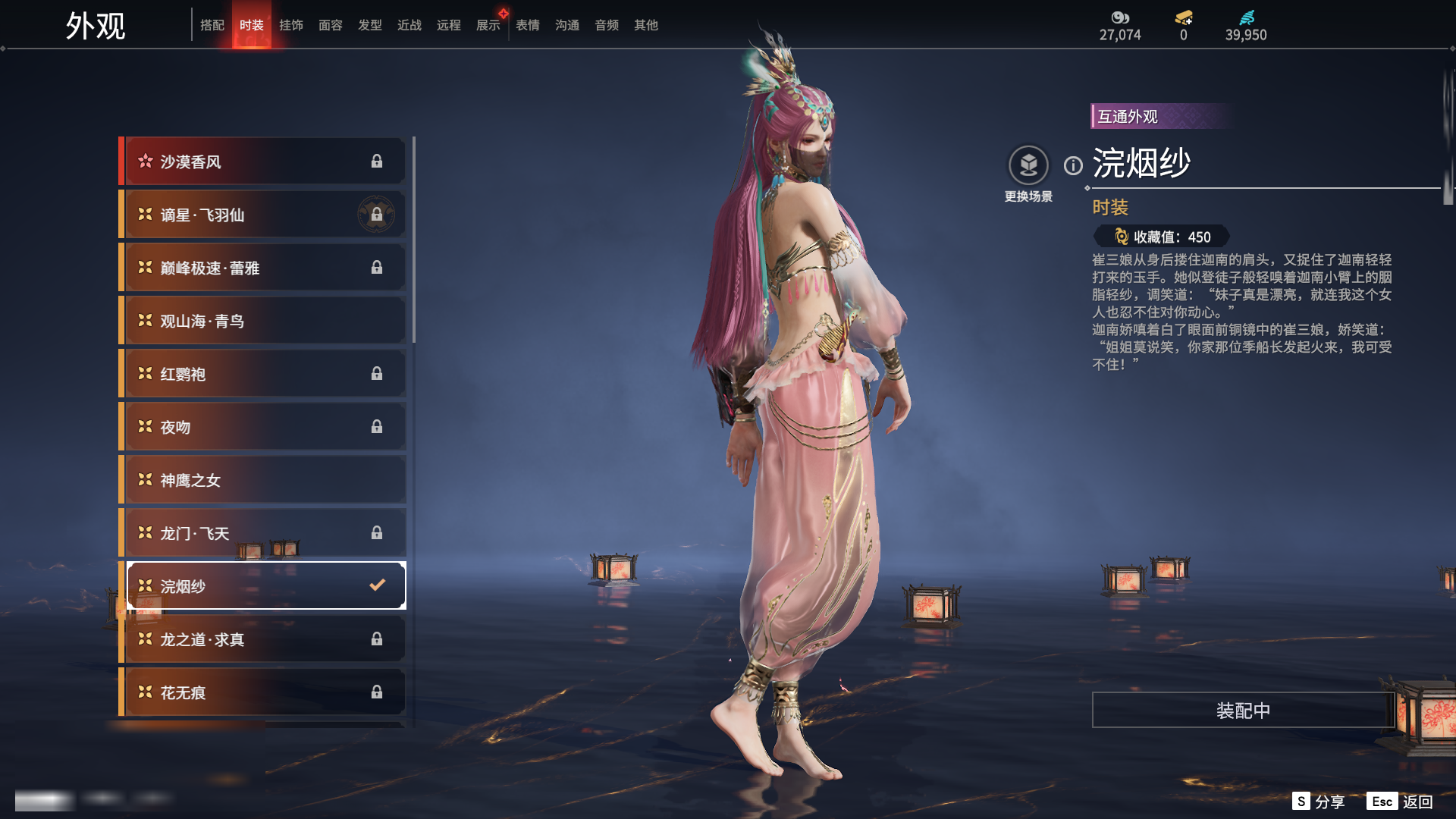Open the 近战 melee tab
The width and height of the screenshot is (1456, 819).
409,25
